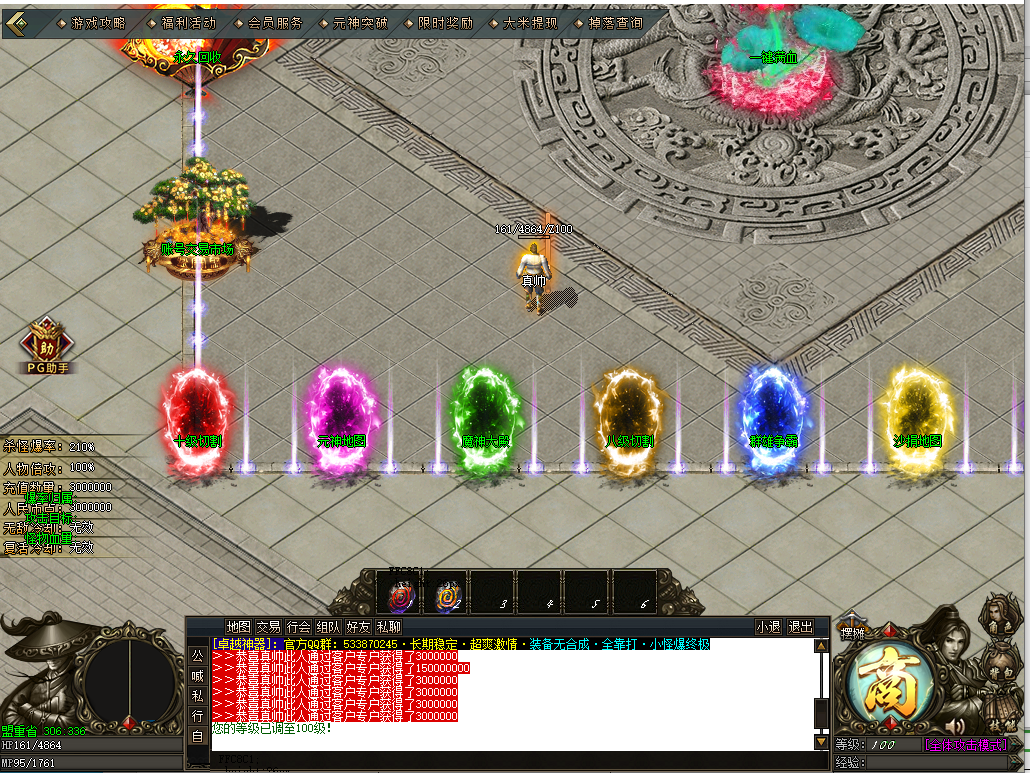The height and width of the screenshot is (773, 1030).
Task: Use the item in hotbar slot 2
Action: (x=448, y=596)
